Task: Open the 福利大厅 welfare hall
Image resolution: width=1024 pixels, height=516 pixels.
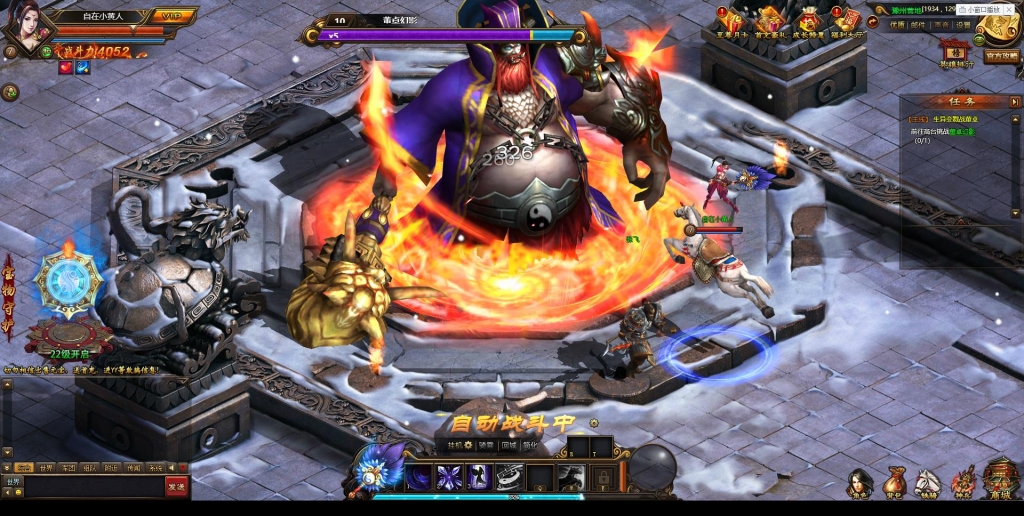Action: 848,22
